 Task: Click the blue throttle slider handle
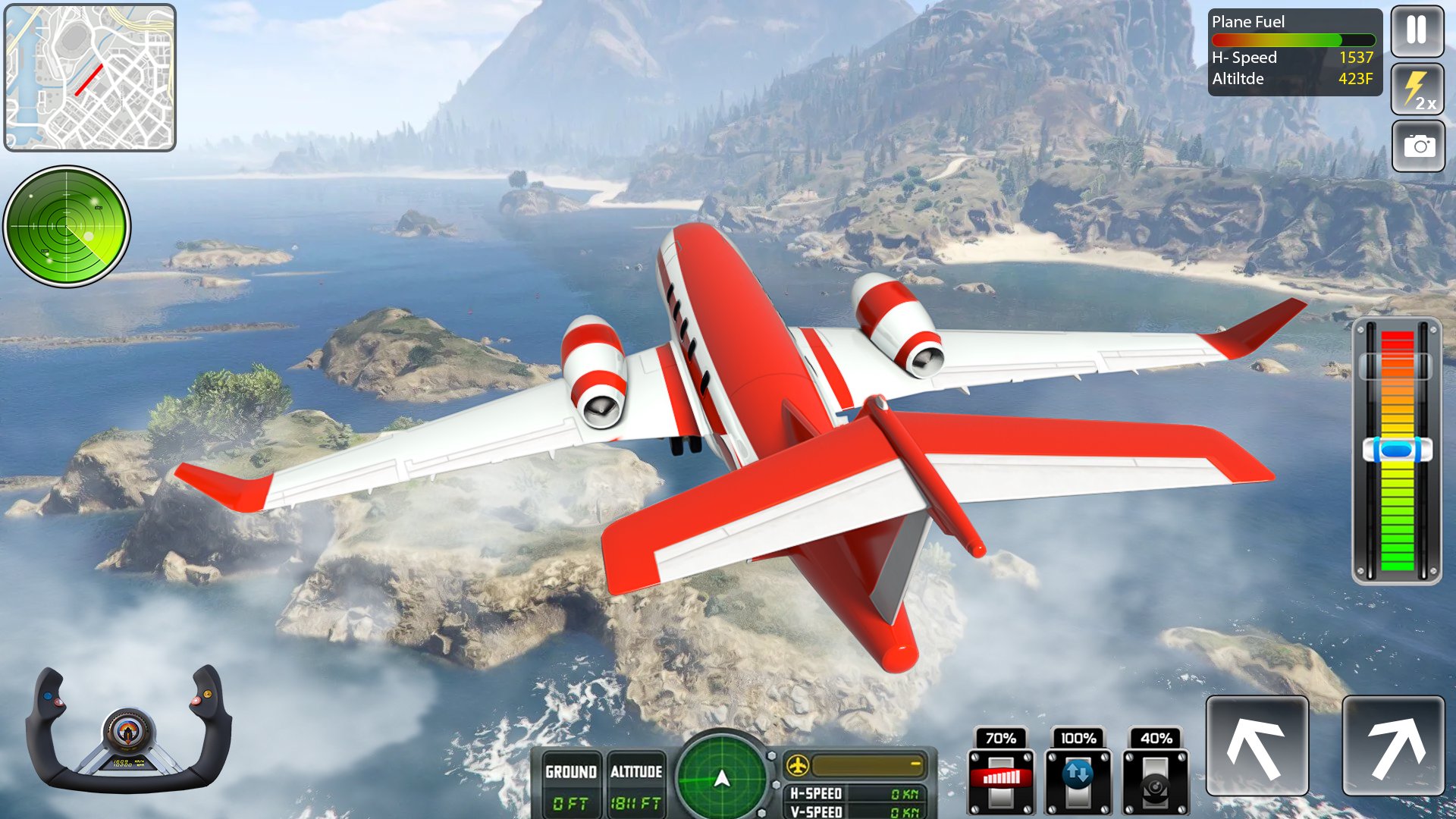1397,450
